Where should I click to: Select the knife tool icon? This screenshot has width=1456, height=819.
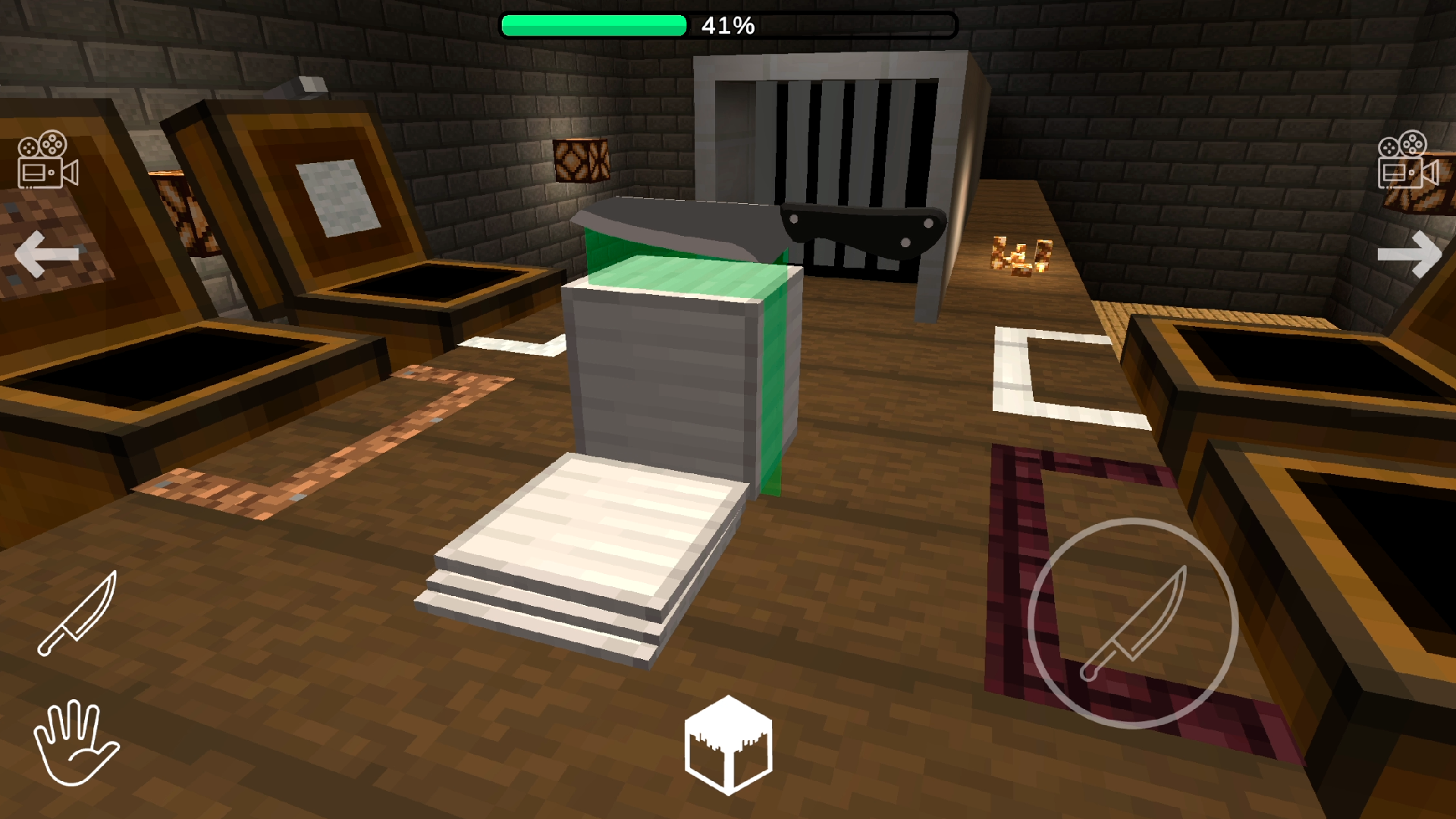click(x=76, y=614)
